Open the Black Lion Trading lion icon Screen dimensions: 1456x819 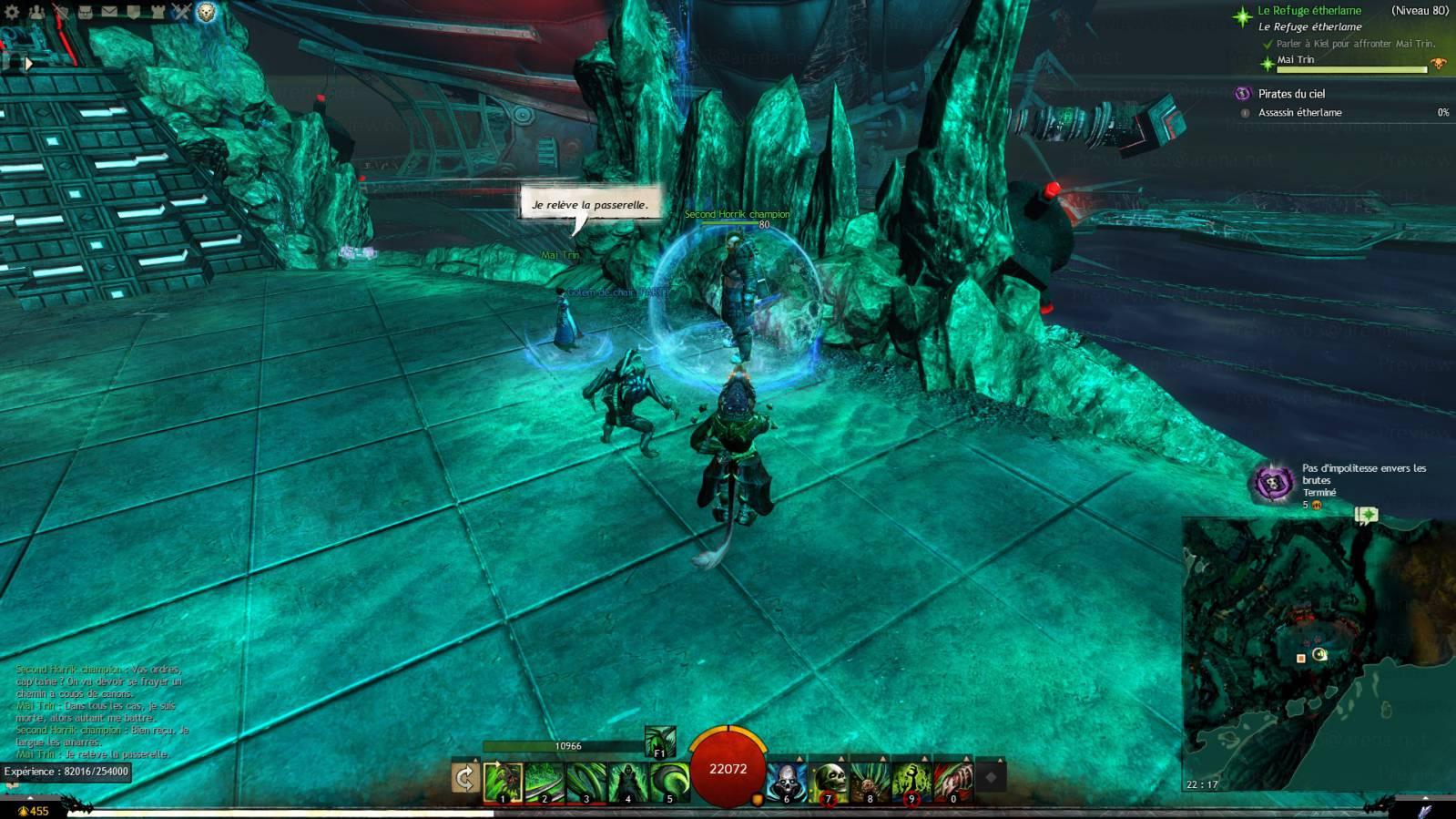(x=207, y=12)
